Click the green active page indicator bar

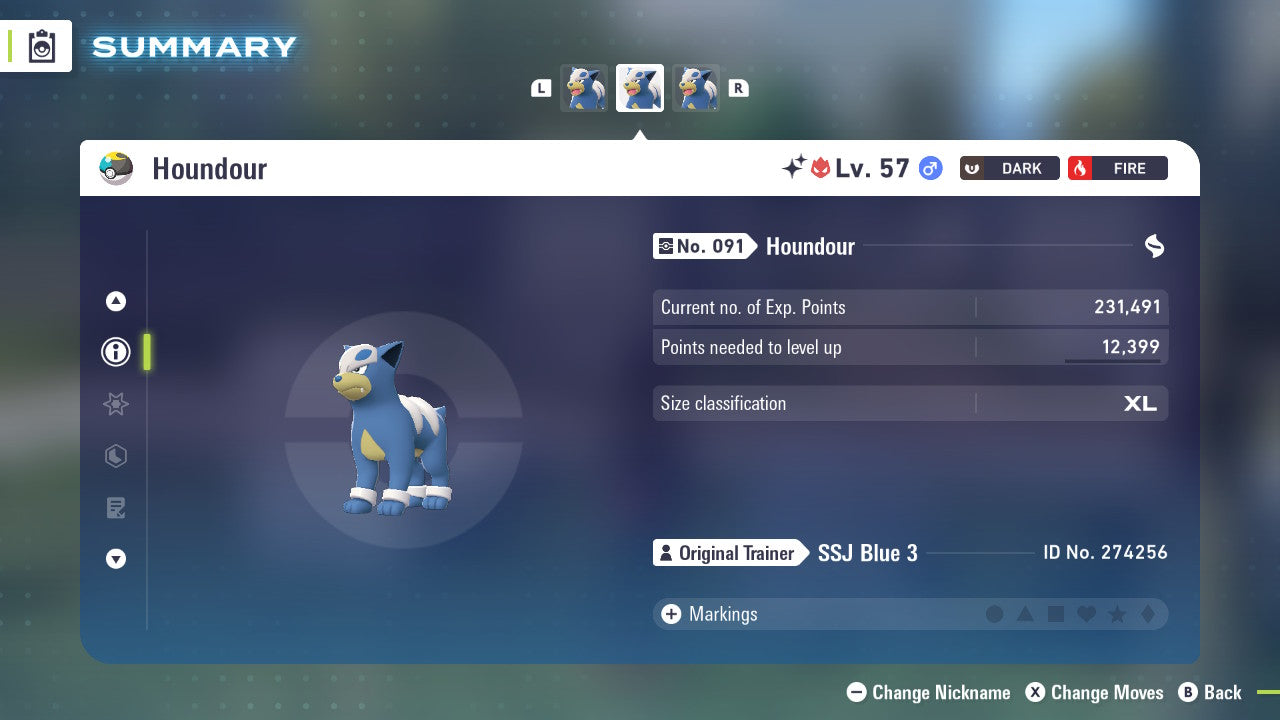(x=147, y=352)
